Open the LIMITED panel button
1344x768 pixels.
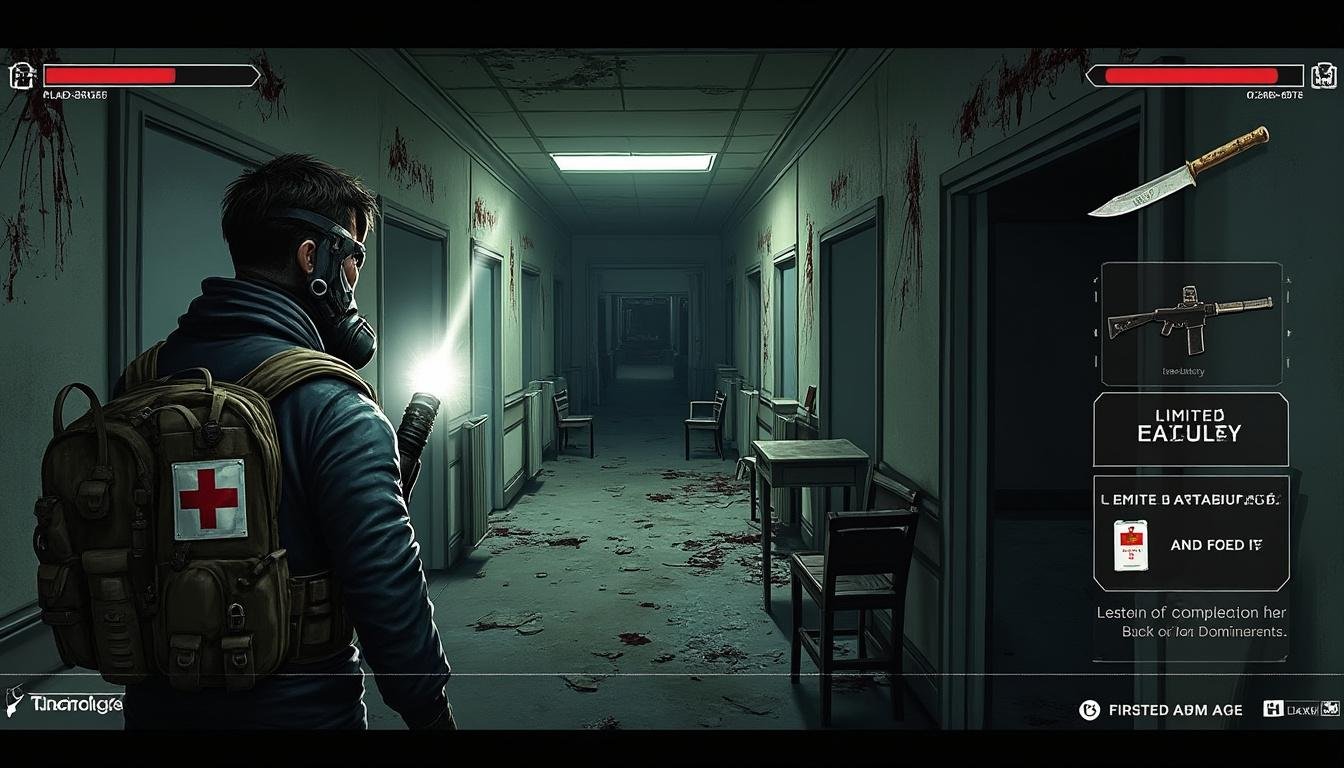coord(1190,427)
